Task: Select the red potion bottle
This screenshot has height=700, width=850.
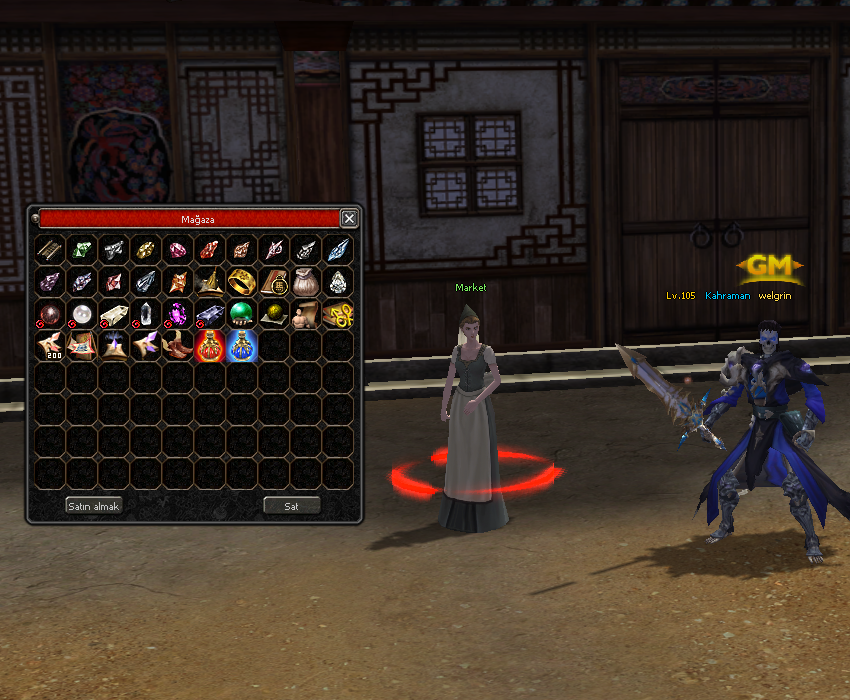Action: click(x=209, y=346)
